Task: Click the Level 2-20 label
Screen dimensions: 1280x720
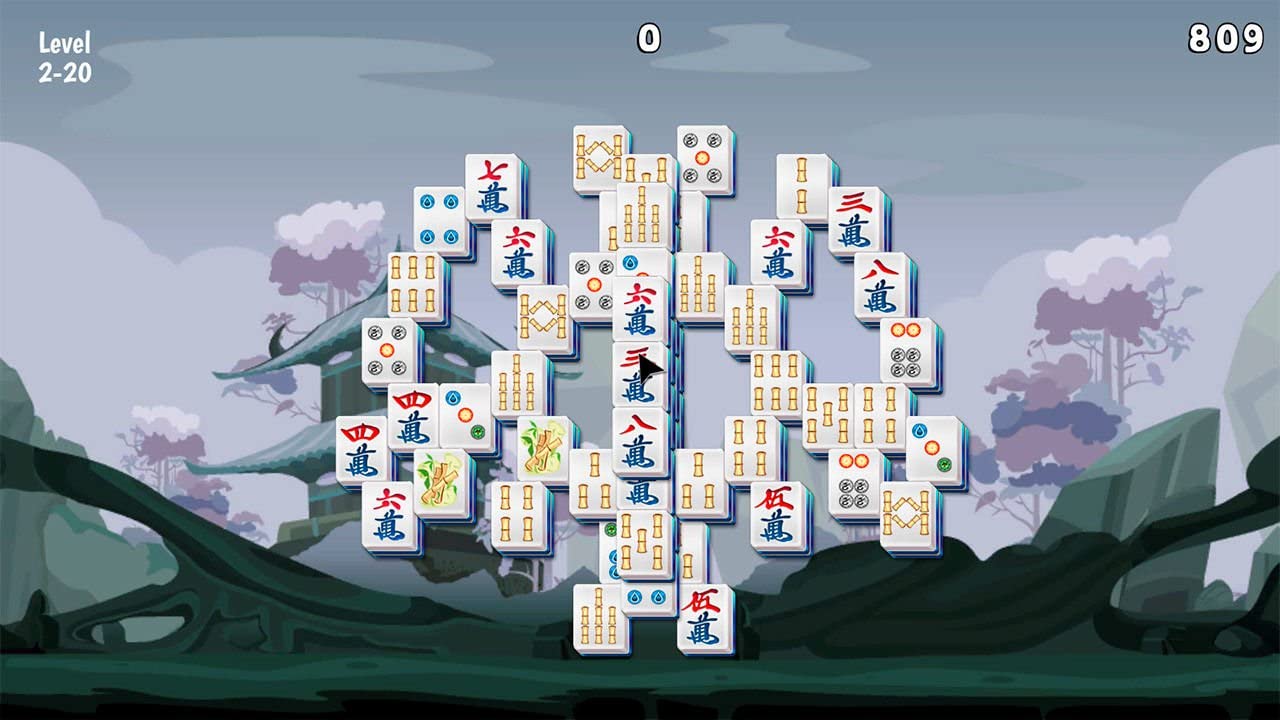Action: pos(64,56)
